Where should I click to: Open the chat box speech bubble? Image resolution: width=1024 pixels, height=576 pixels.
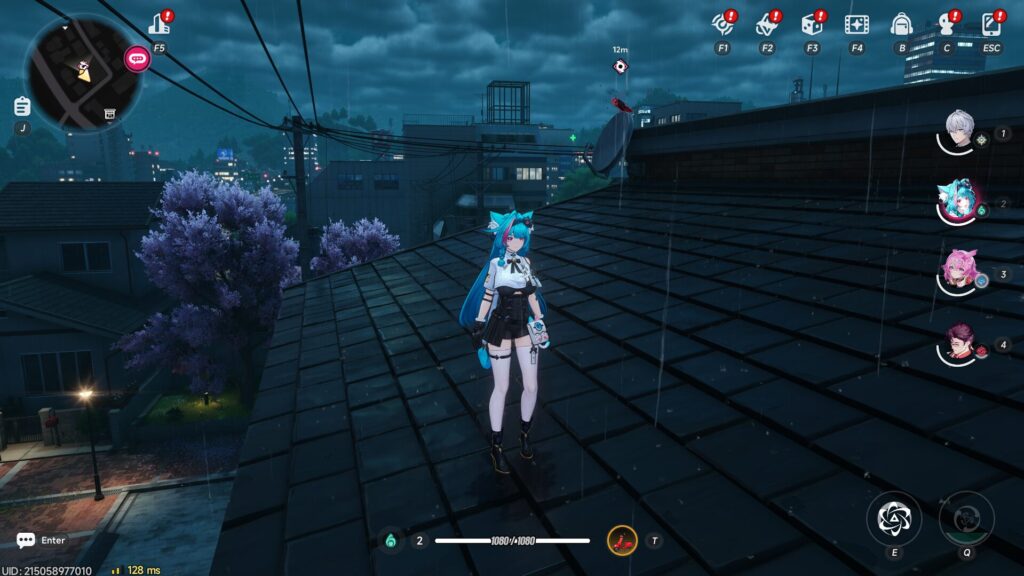(25, 540)
